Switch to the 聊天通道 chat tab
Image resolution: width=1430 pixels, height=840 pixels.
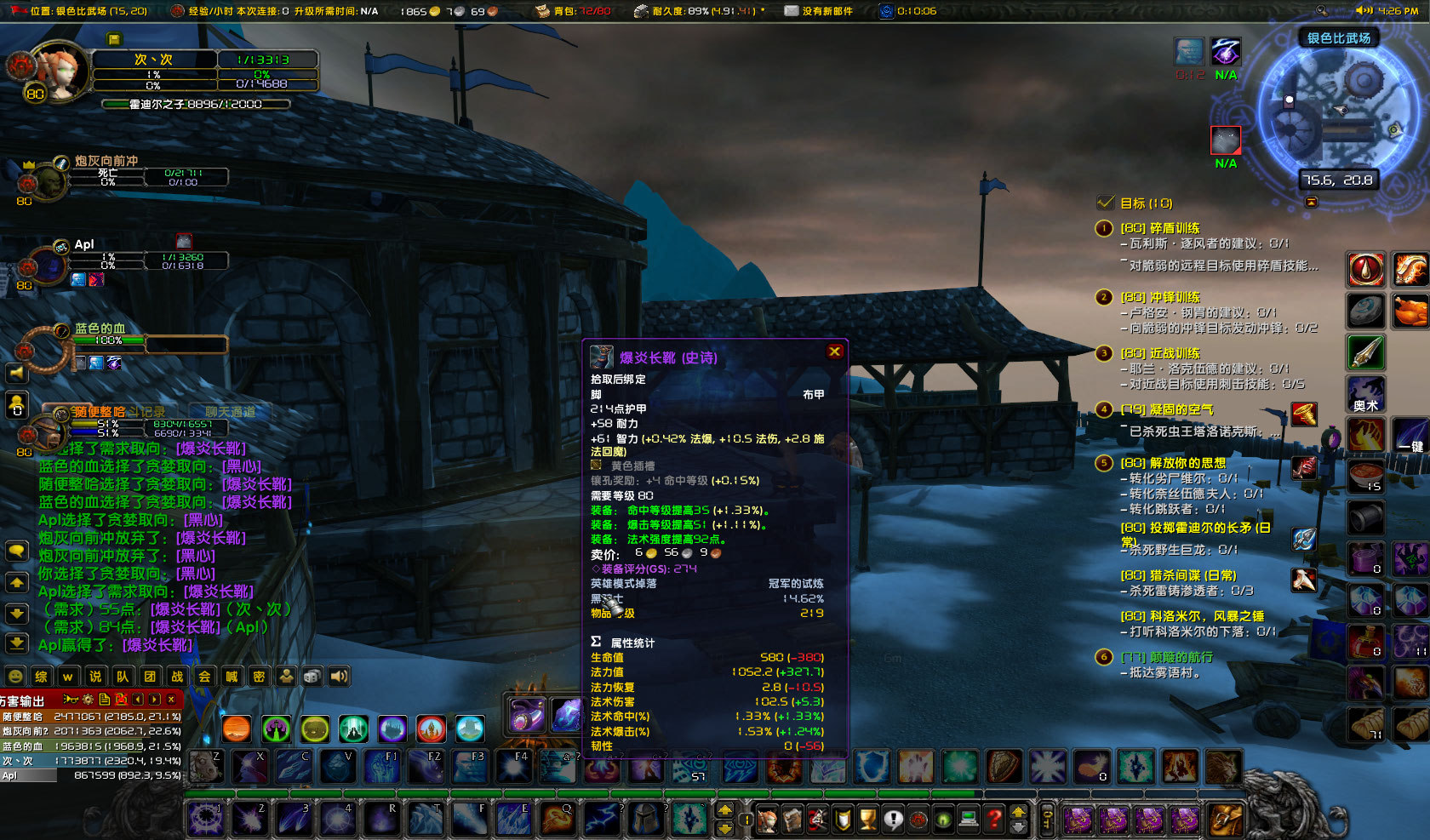click(x=232, y=411)
